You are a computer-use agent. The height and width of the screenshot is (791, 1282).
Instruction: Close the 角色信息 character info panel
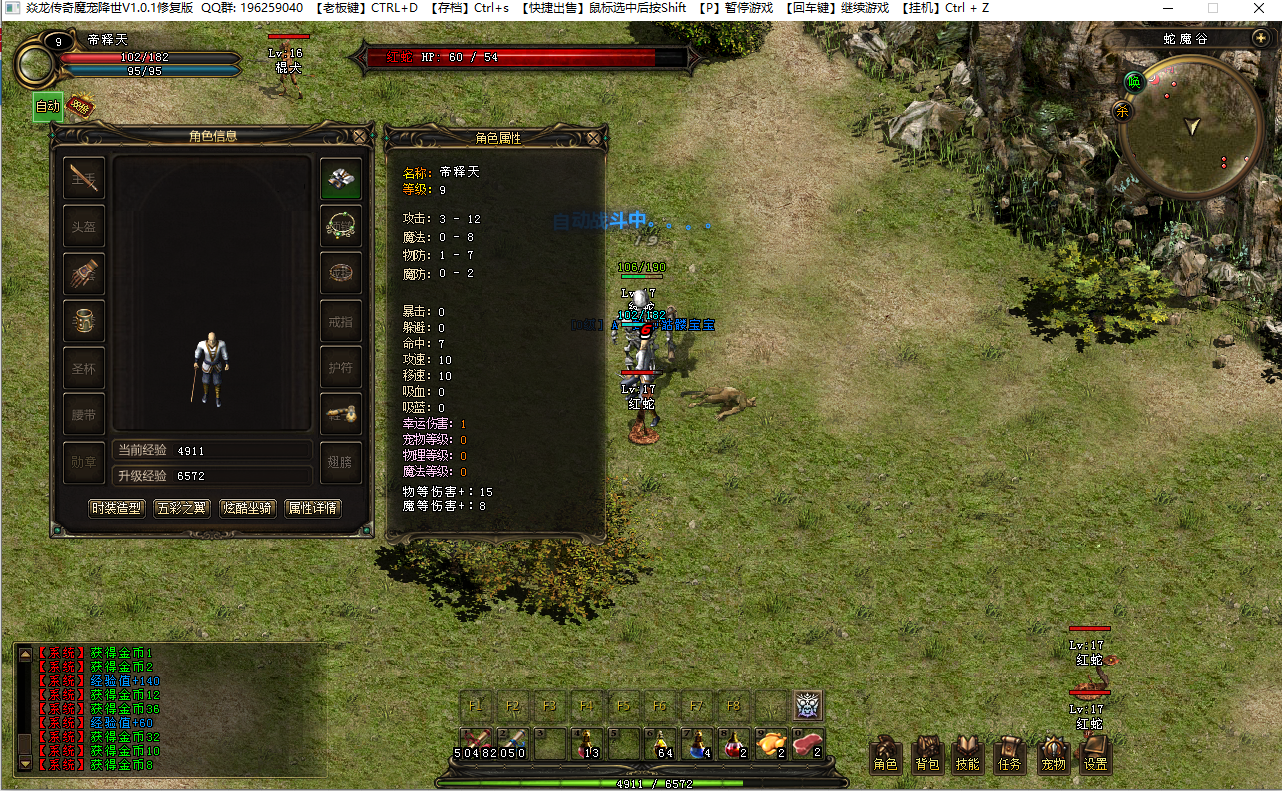coord(359,136)
